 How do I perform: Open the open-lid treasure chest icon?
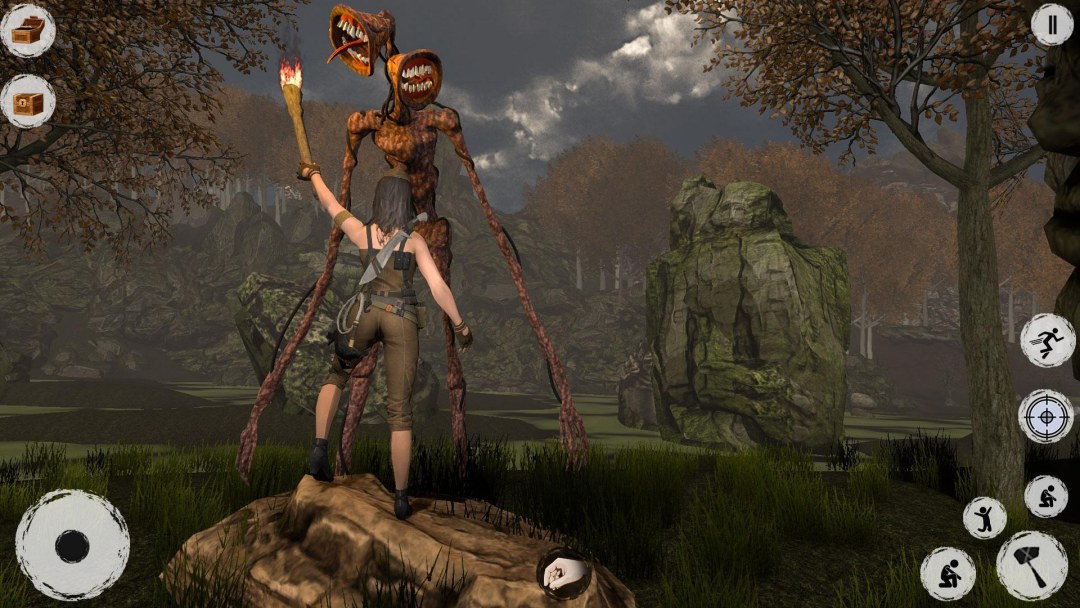click(28, 30)
